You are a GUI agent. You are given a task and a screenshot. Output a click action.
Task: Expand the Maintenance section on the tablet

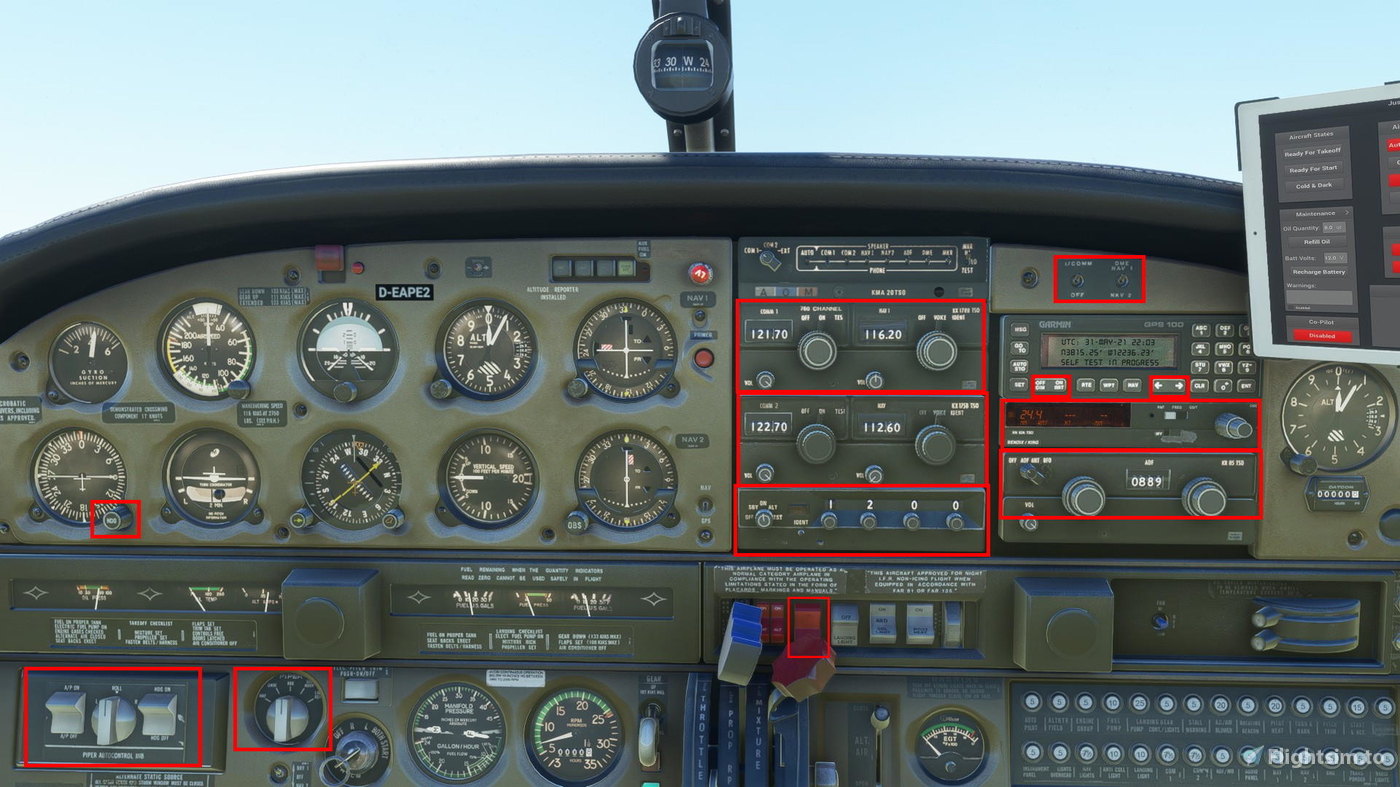[1318, 213]
